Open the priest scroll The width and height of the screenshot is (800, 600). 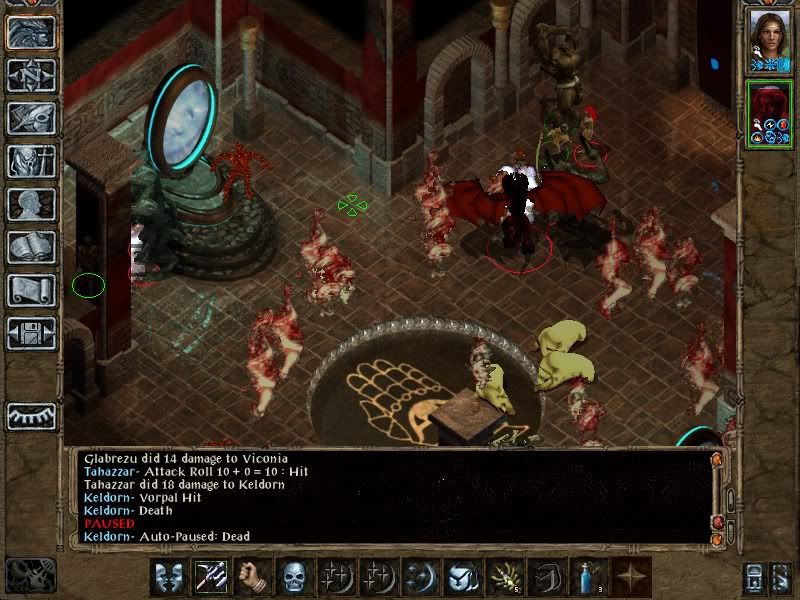tap(31, 290)
